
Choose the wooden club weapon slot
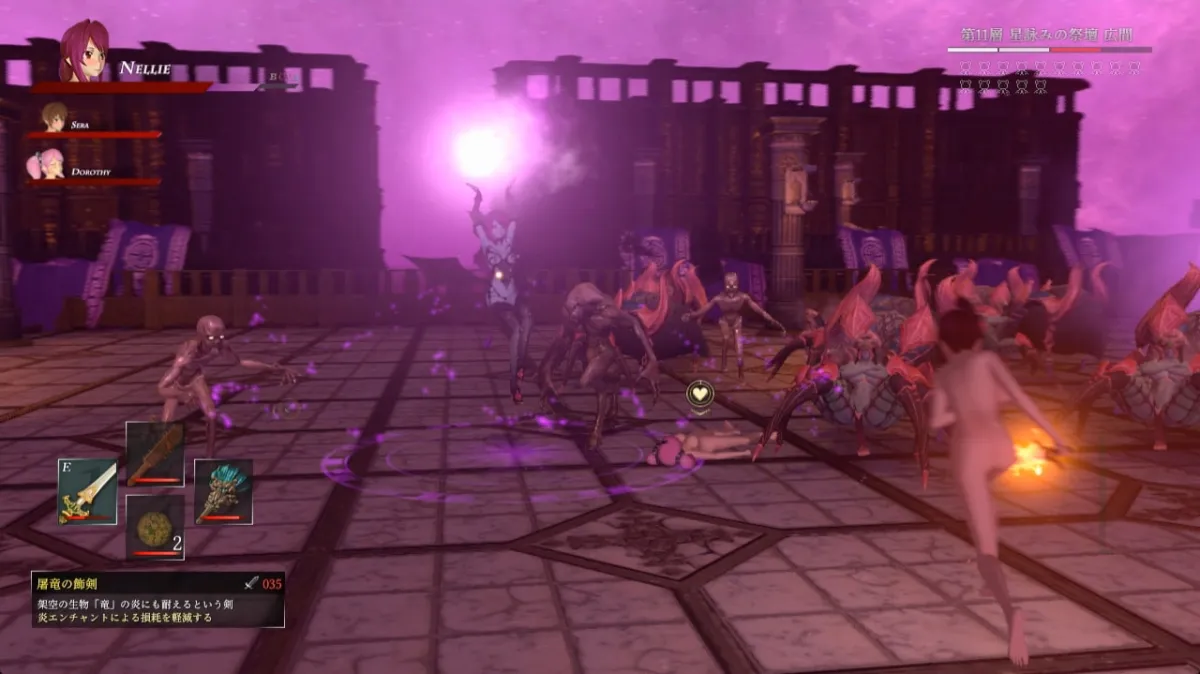(x=155, y=454)
